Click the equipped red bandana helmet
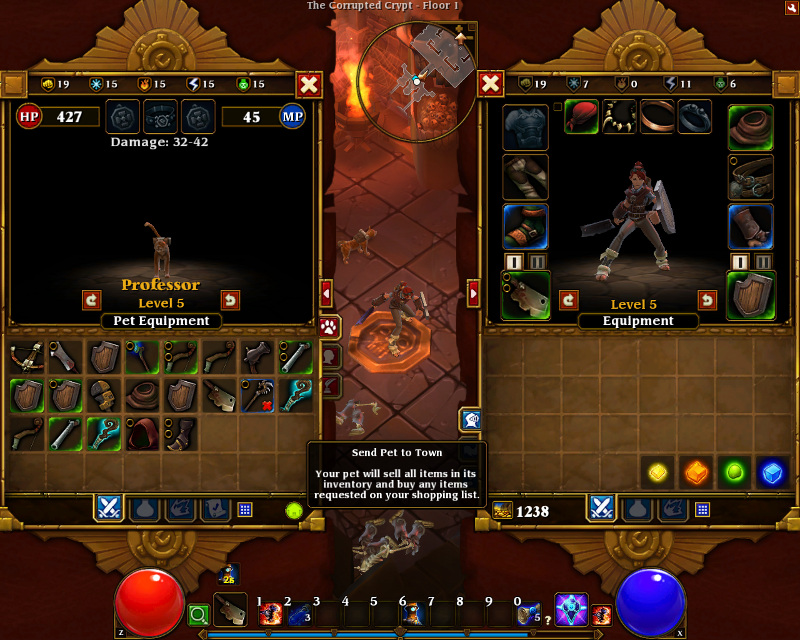 coord(581,117)
